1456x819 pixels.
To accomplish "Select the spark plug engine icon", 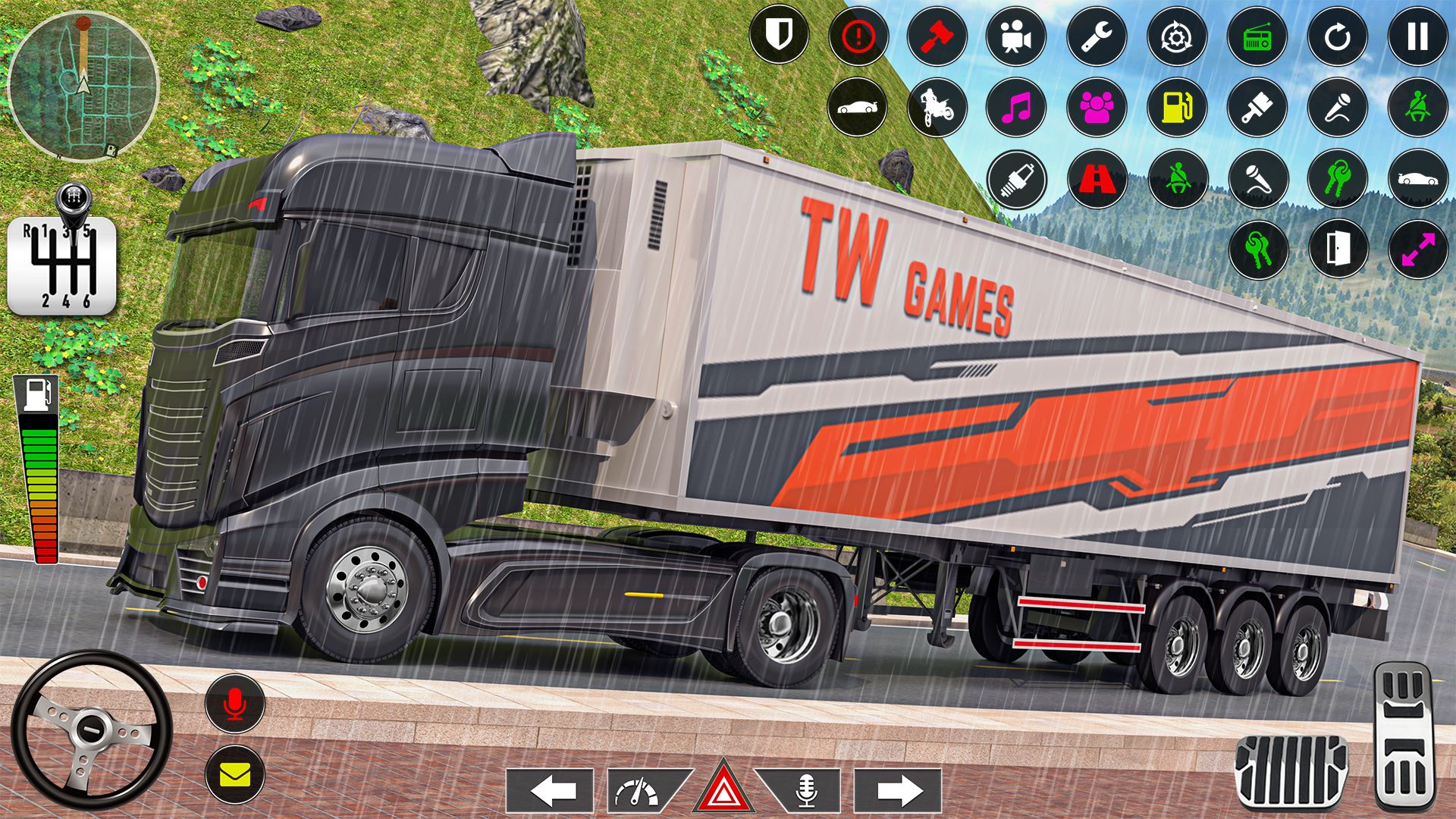I will coord(1017,180).
